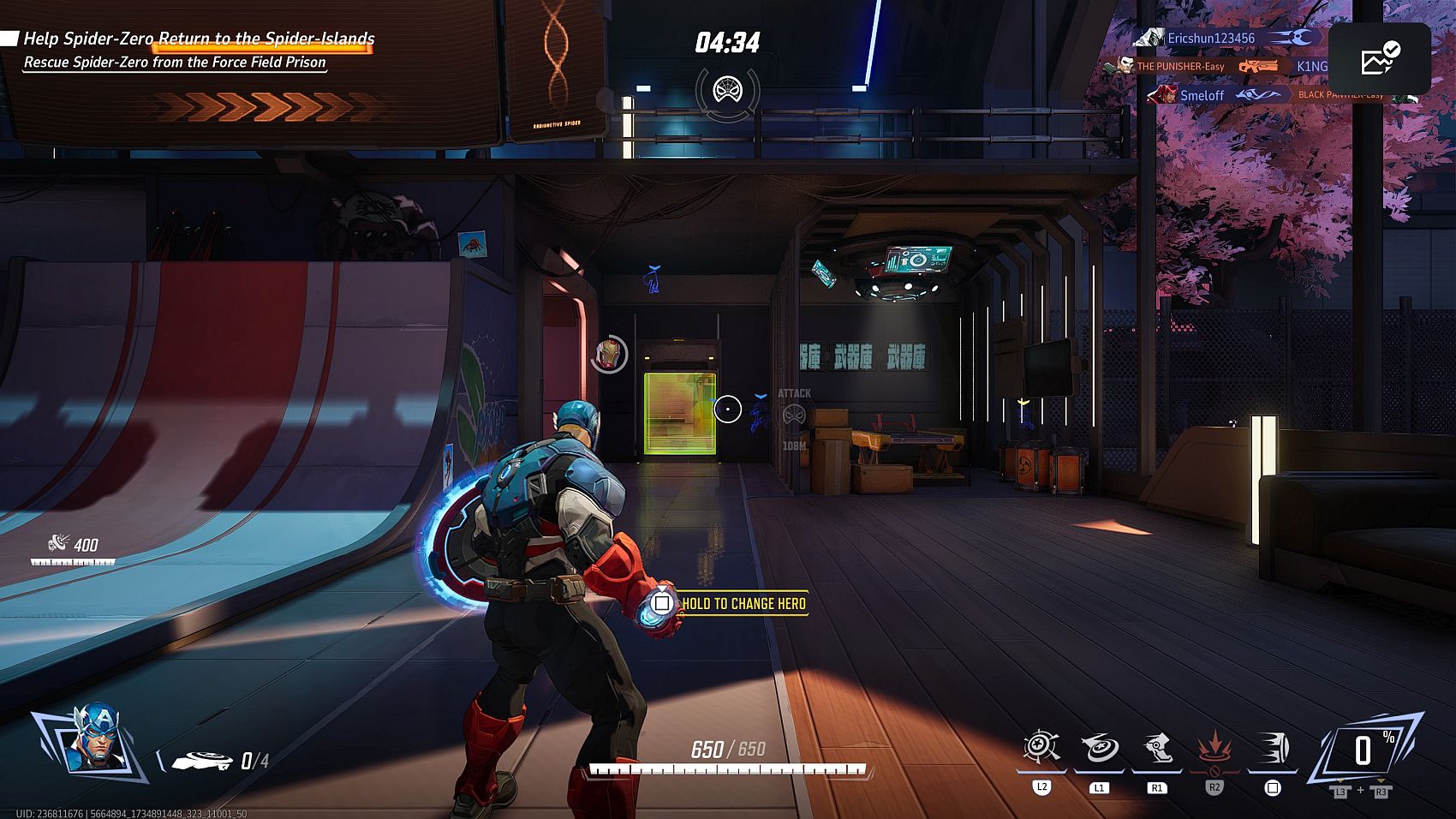This screenshot has height=819, width=1456.
Task: Open the screenshot saved notification
Action: (1379, 58)
